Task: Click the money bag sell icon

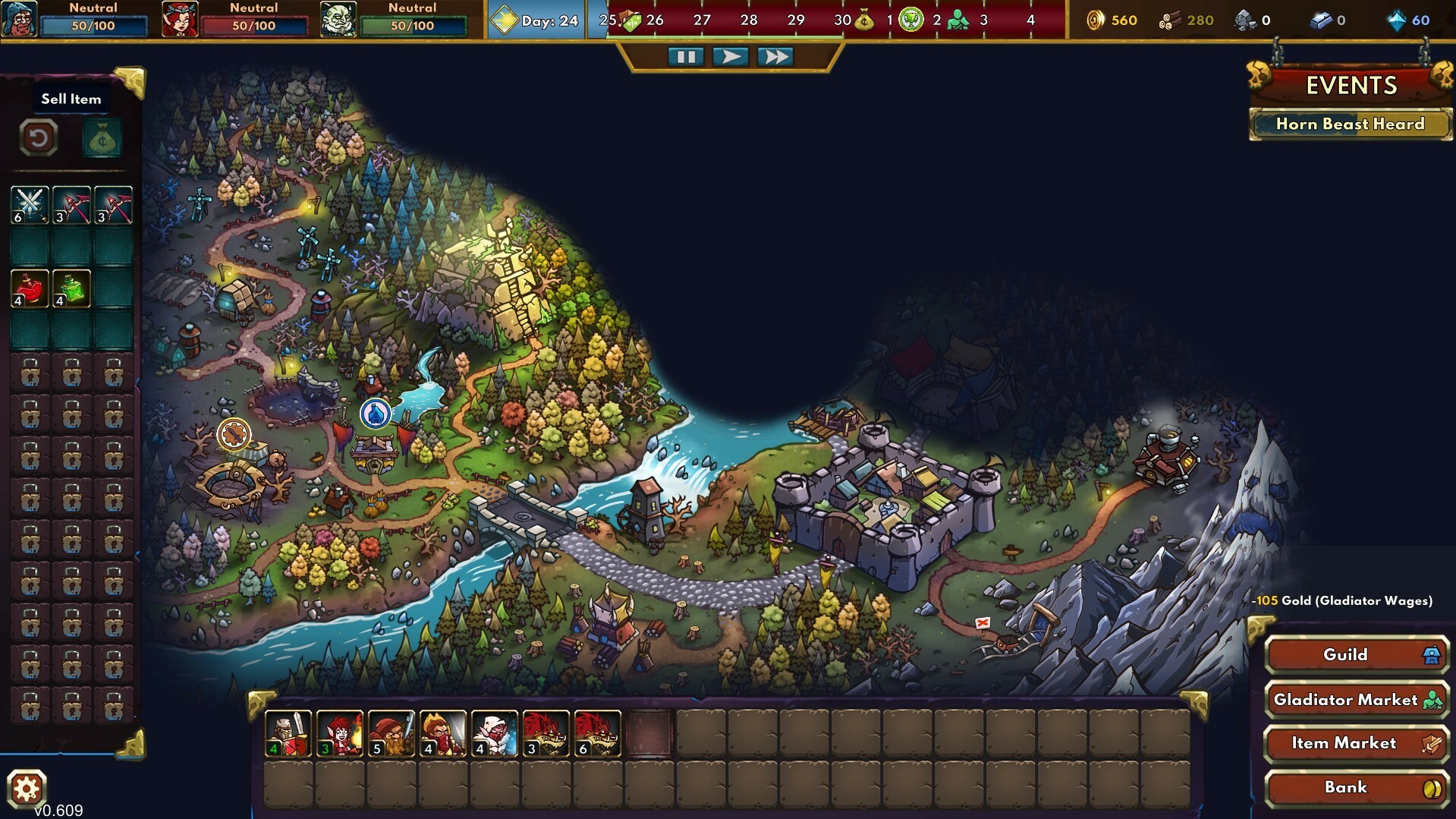Action: point(102,138)
